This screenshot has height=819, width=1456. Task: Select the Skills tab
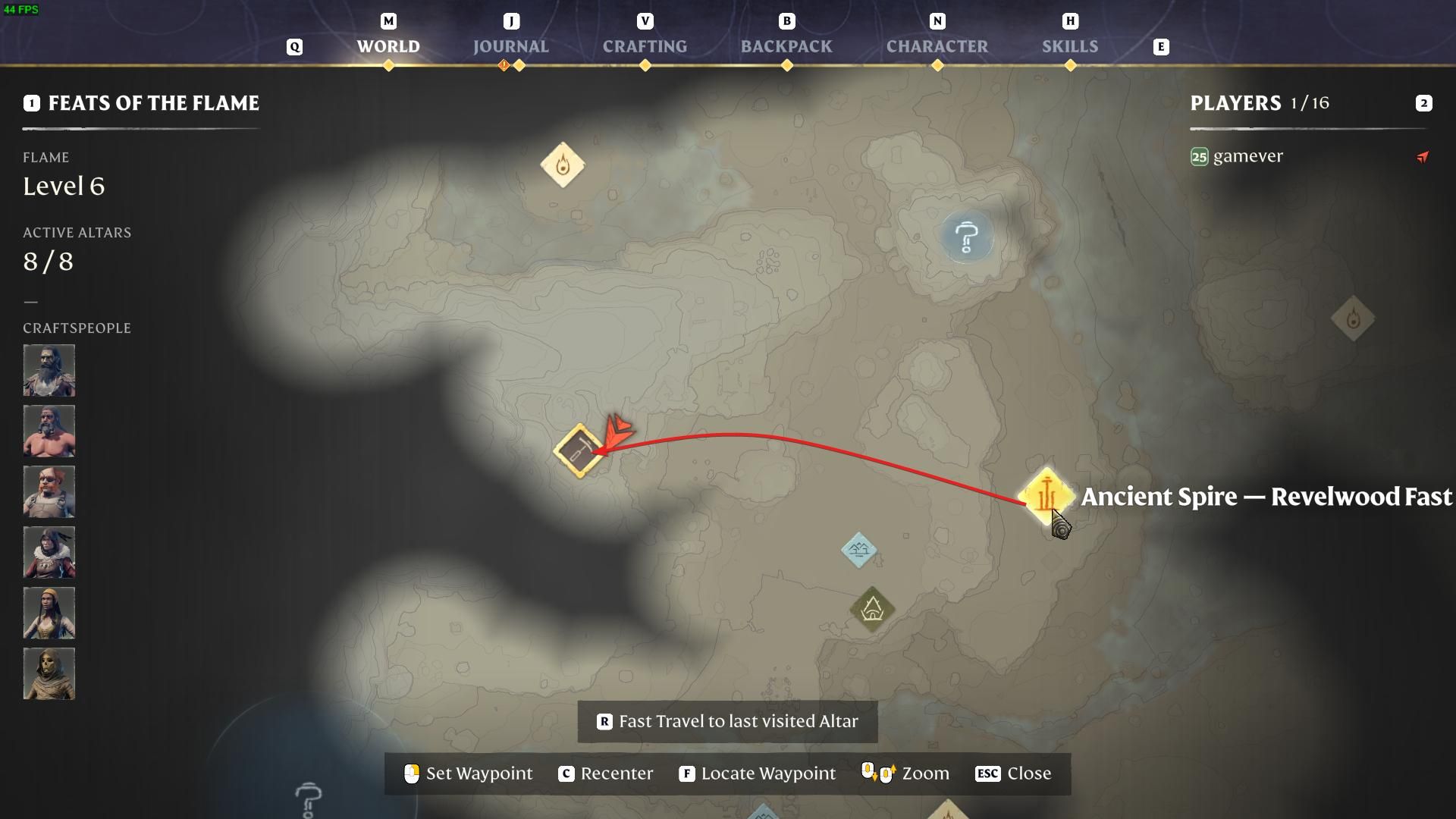point(1069,46)
